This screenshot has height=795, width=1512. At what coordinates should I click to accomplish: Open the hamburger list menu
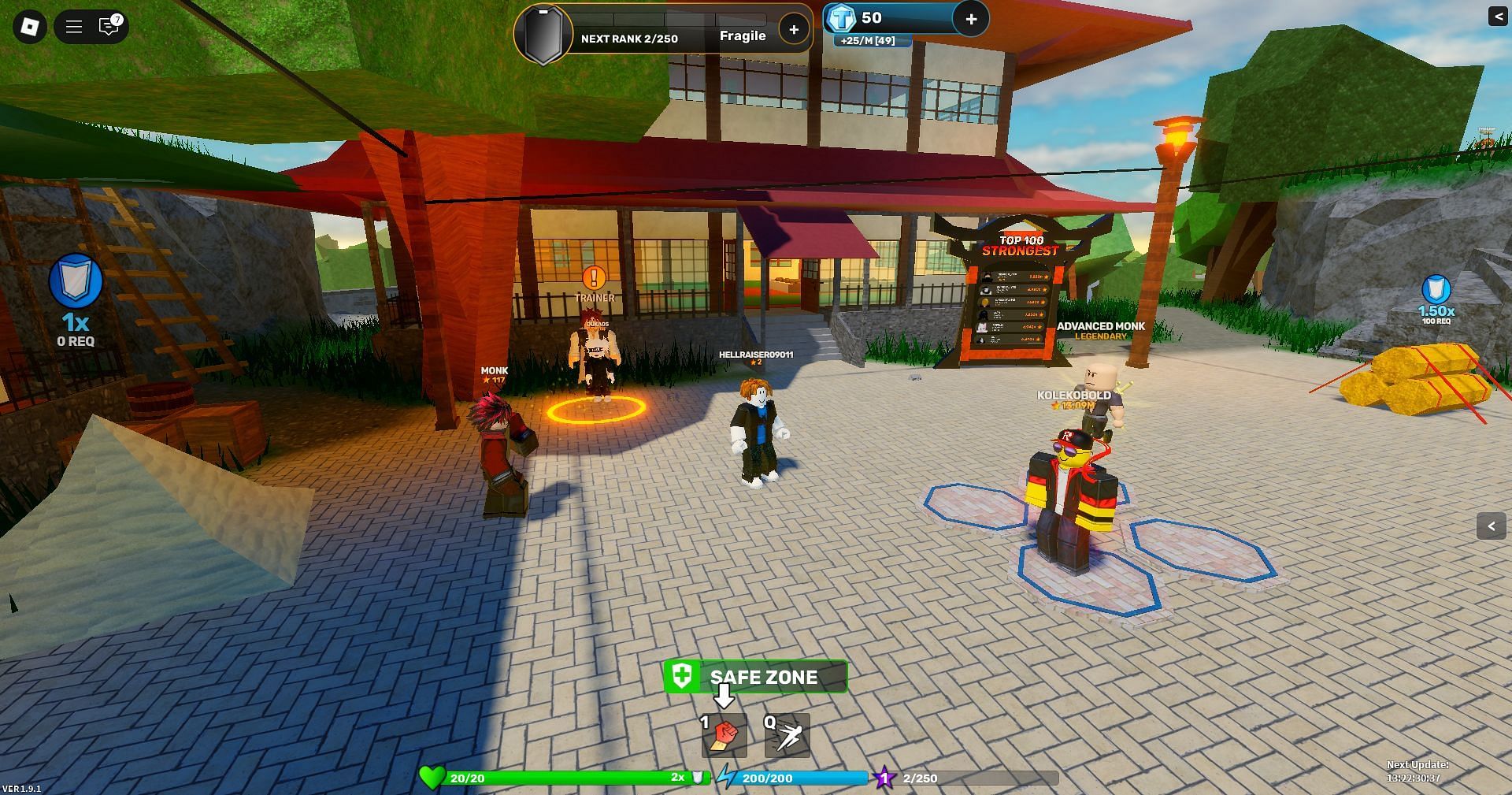click(74, 27)
